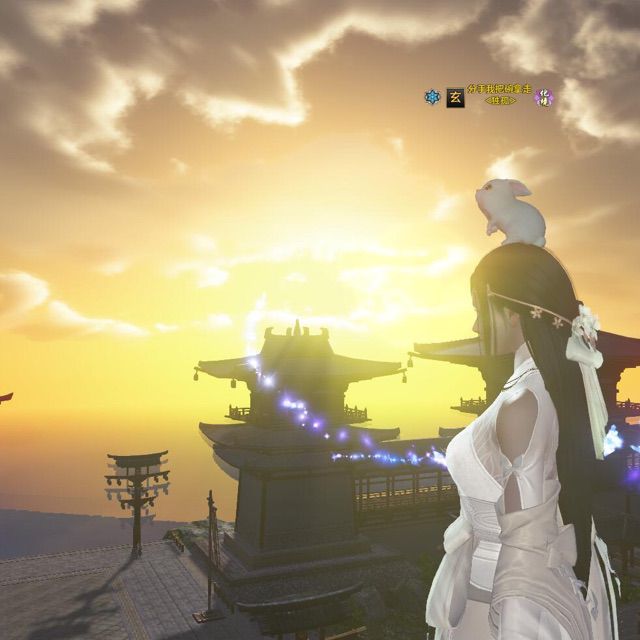Image resolution: width=640 pixels, height=640 pixels.
Task: Select the player's yellow name label
Action: pos(500,90)
